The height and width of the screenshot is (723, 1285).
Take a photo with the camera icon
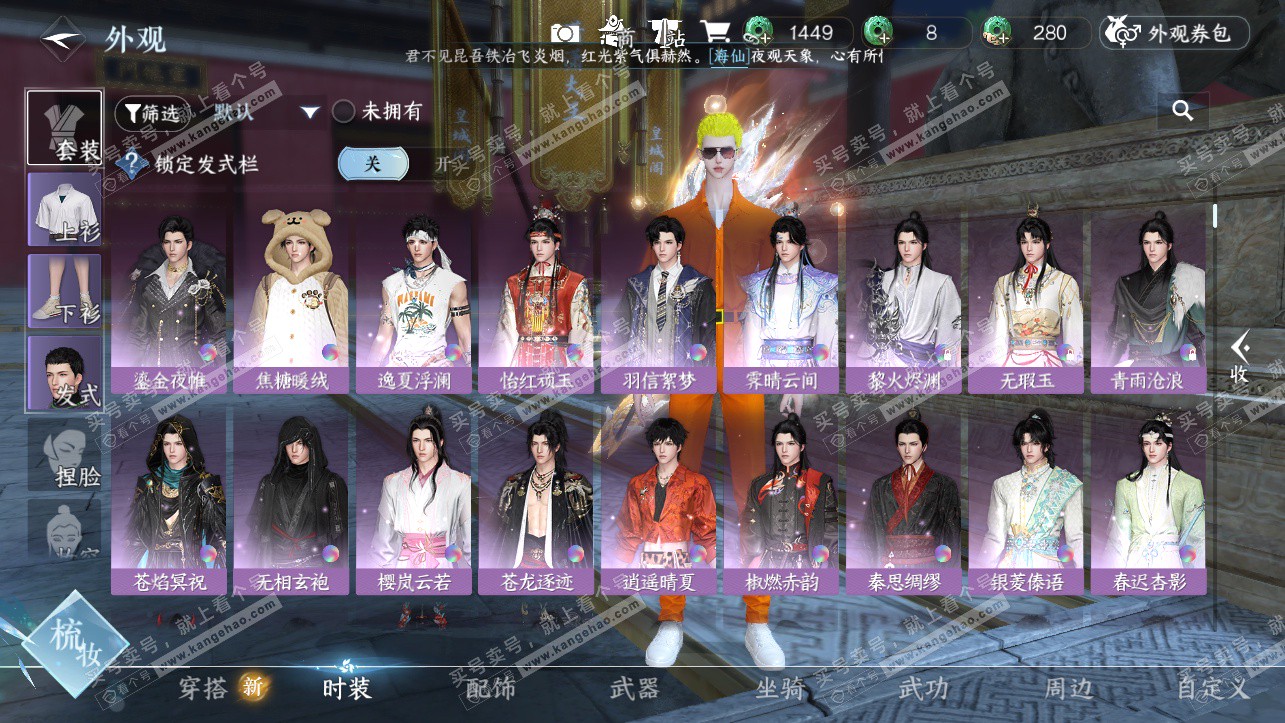coord(566,33)
